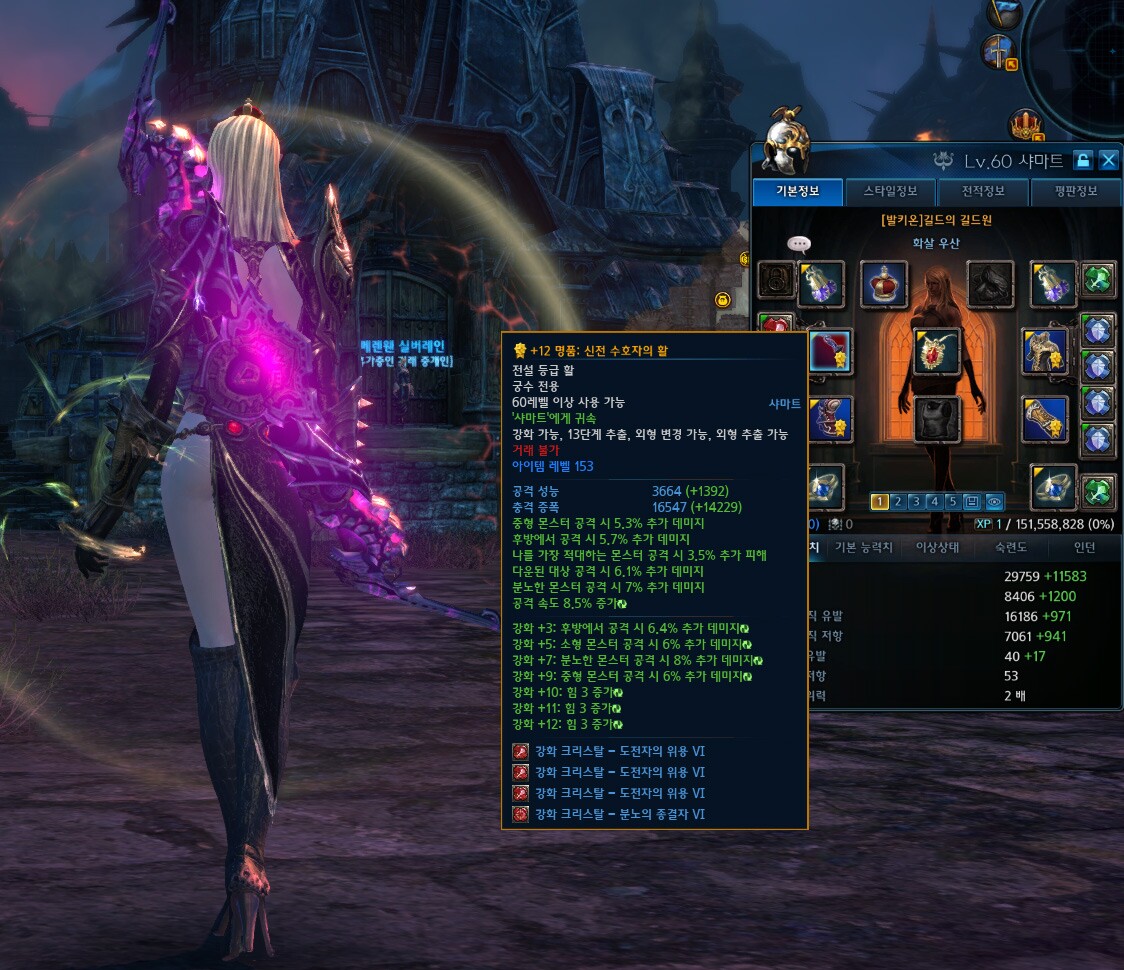Image resolution: width=1124 pixels, height=970 pixels.
Task: Toggle the padlock on the profile window
Action: 1082,160
